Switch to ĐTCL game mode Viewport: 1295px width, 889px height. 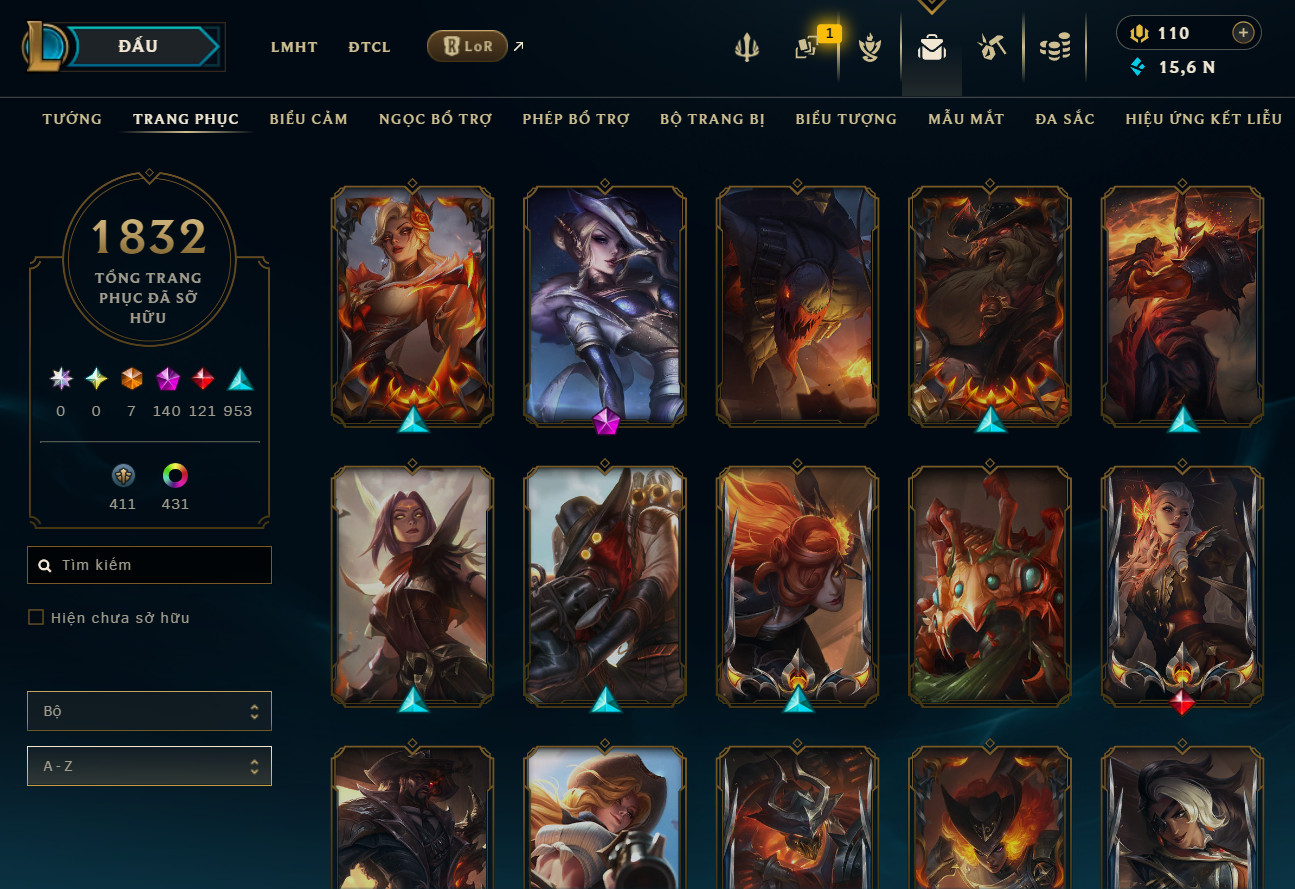(x=369, y=47)
